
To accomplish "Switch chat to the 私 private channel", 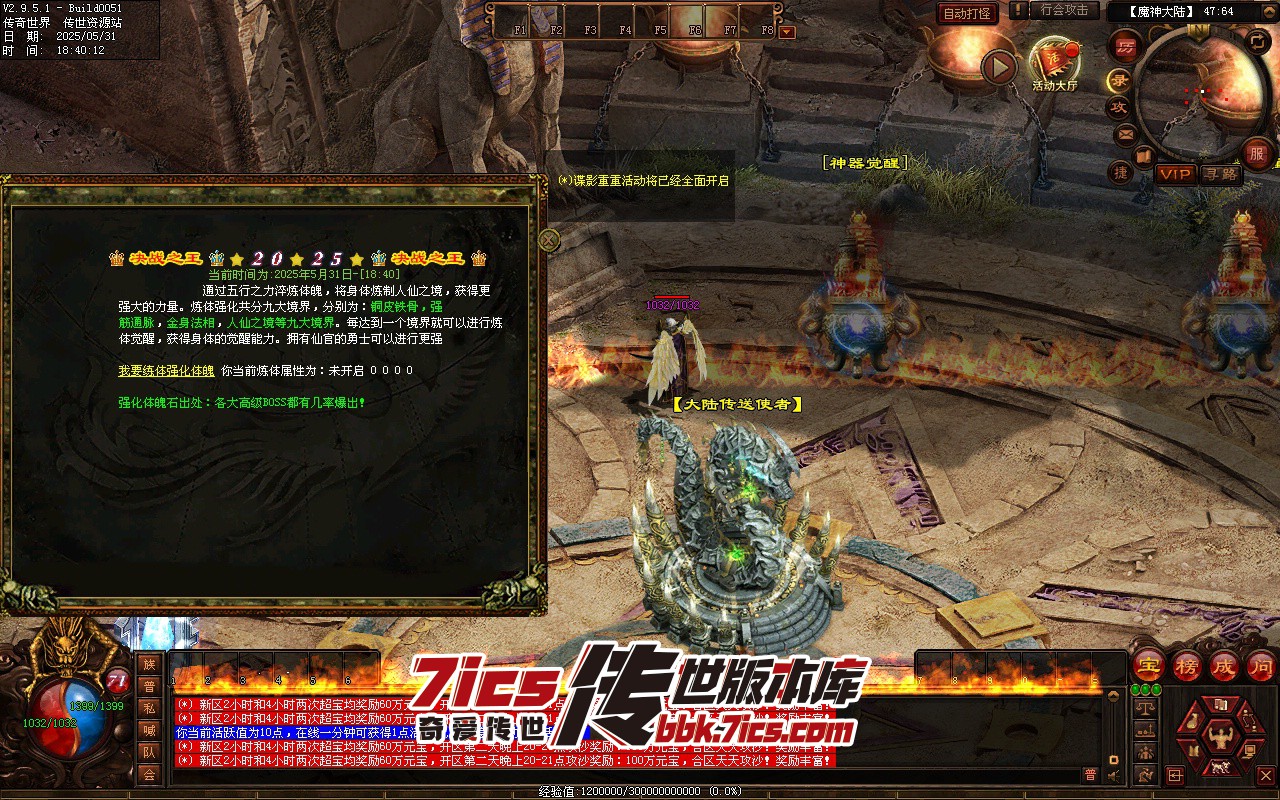I will pos(149,708).
